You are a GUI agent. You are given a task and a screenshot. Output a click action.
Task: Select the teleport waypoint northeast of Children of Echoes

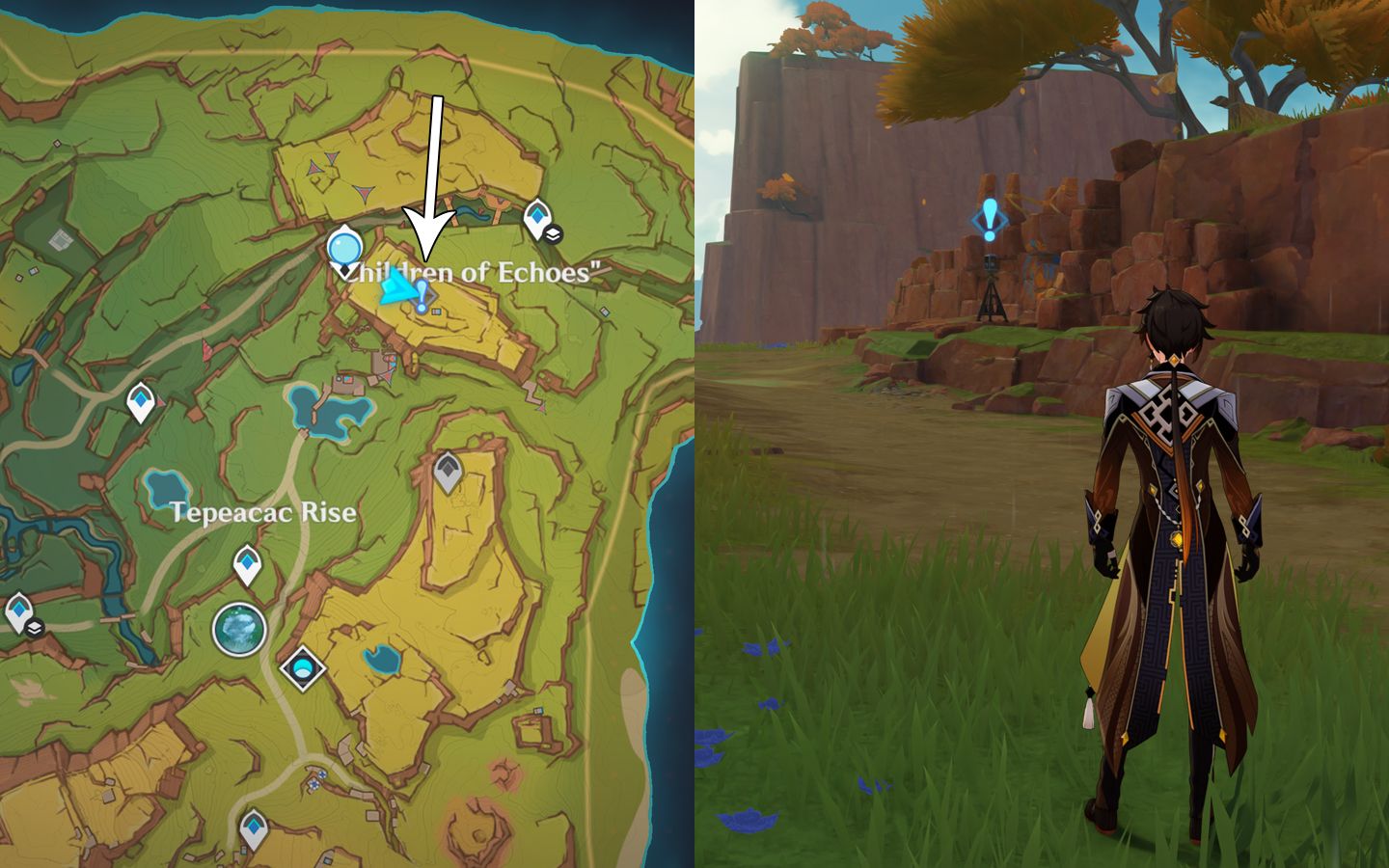click(537, 215)
